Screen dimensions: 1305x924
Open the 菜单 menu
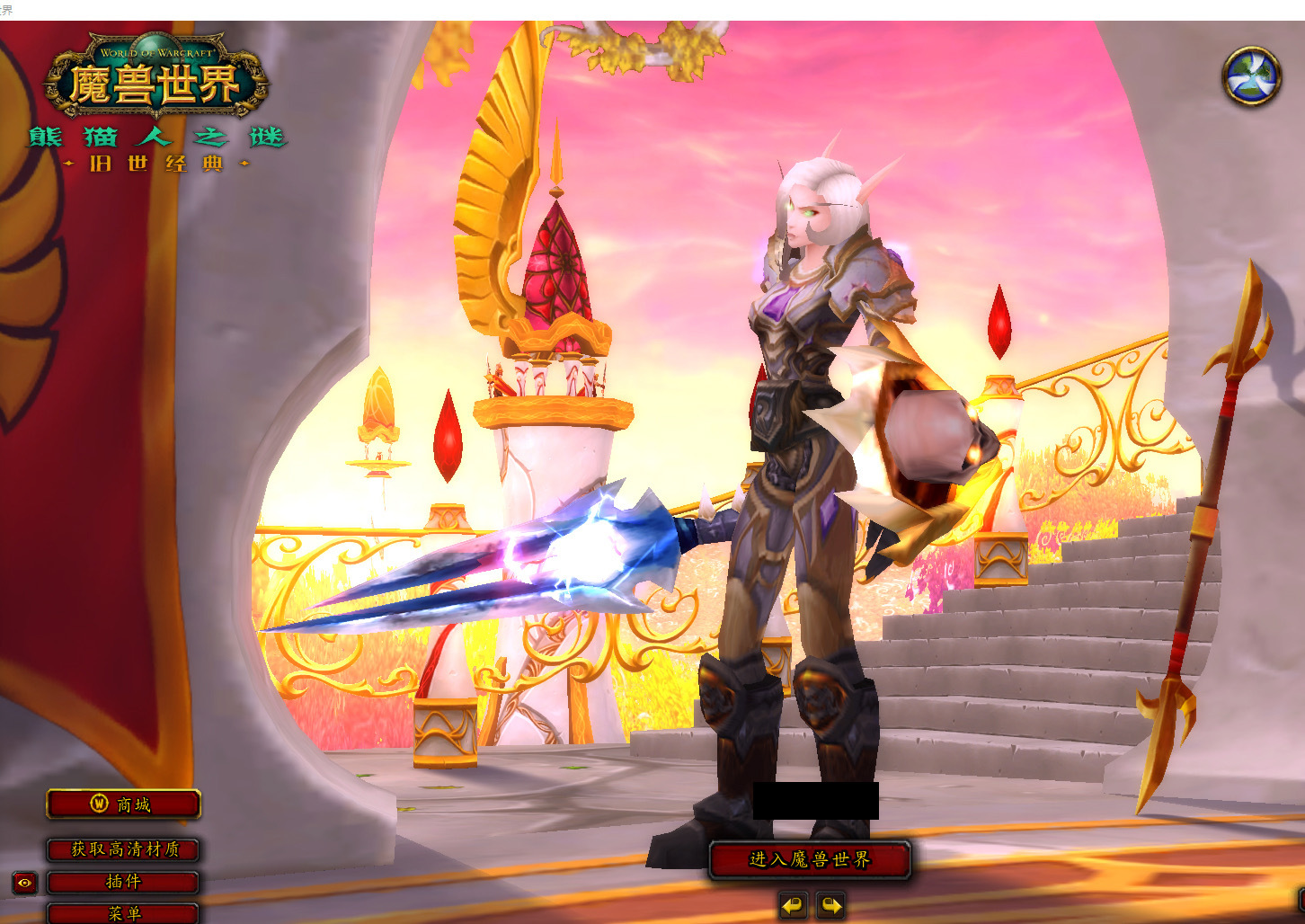[123, 912]
